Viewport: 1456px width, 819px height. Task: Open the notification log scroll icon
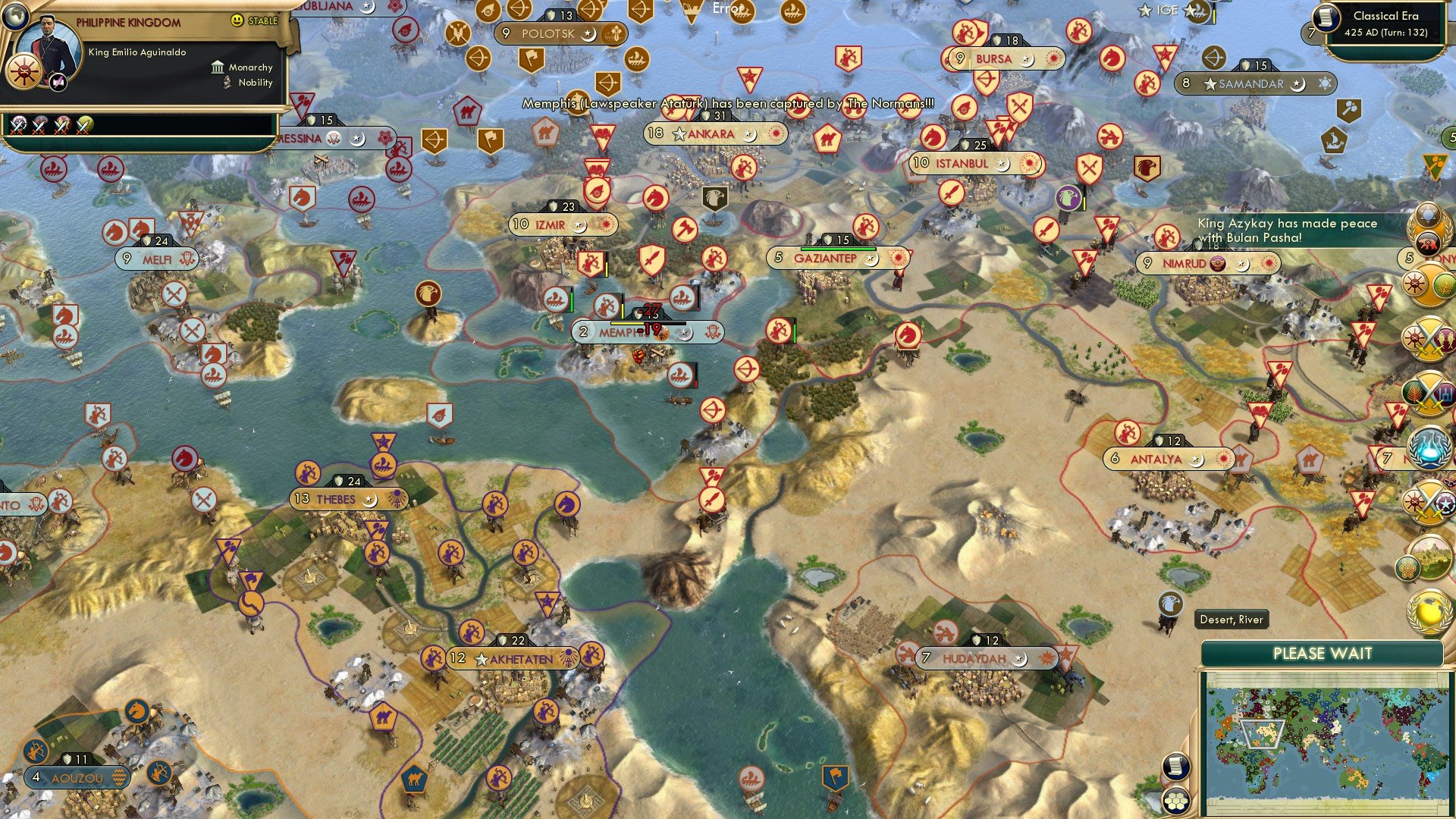[x=1175, y=767]
